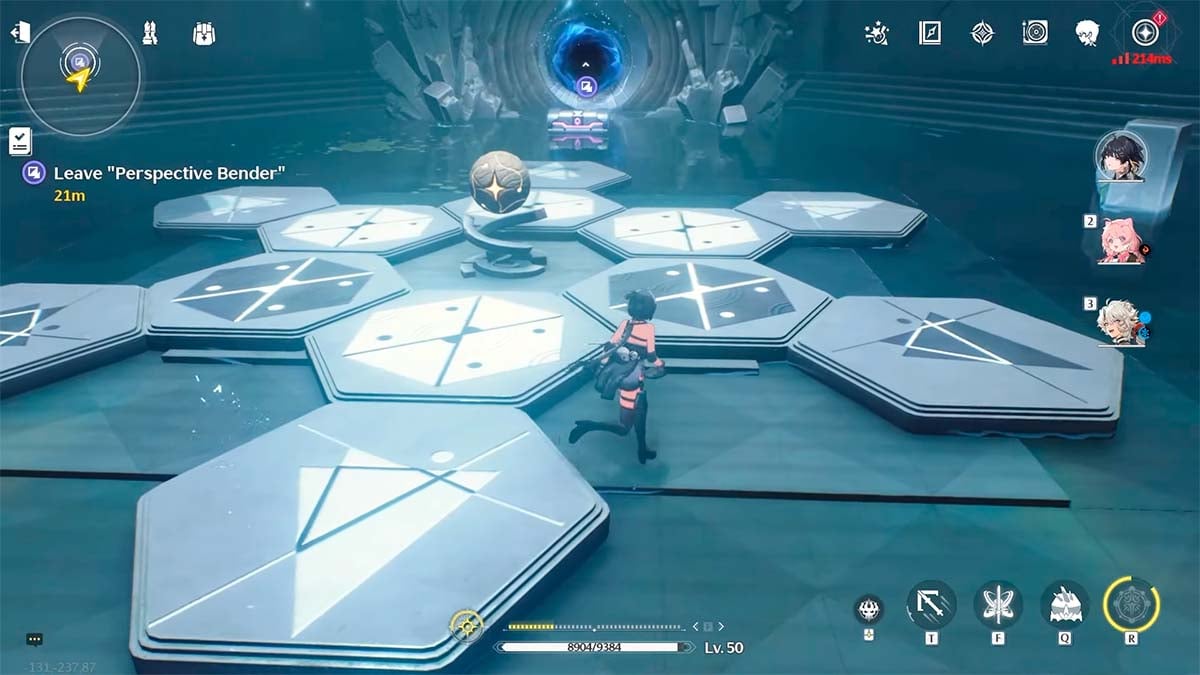The height and width of the screenshot is (675, 1200).
Task: Select the dark-haired active character portrait
Action: (x=1120, y=157)
